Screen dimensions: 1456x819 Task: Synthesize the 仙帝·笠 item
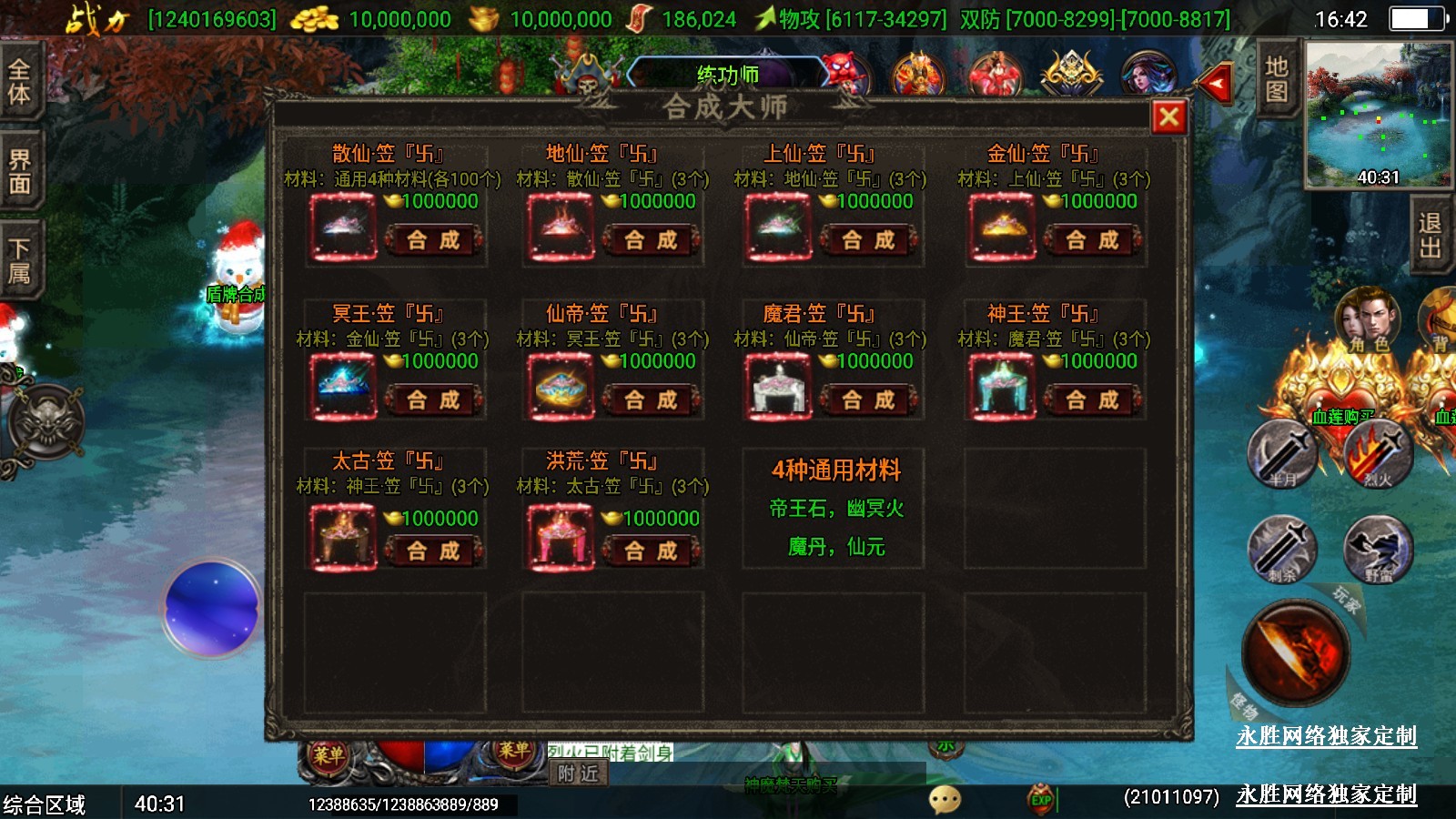pyautogui.click(x=651, y=399)
